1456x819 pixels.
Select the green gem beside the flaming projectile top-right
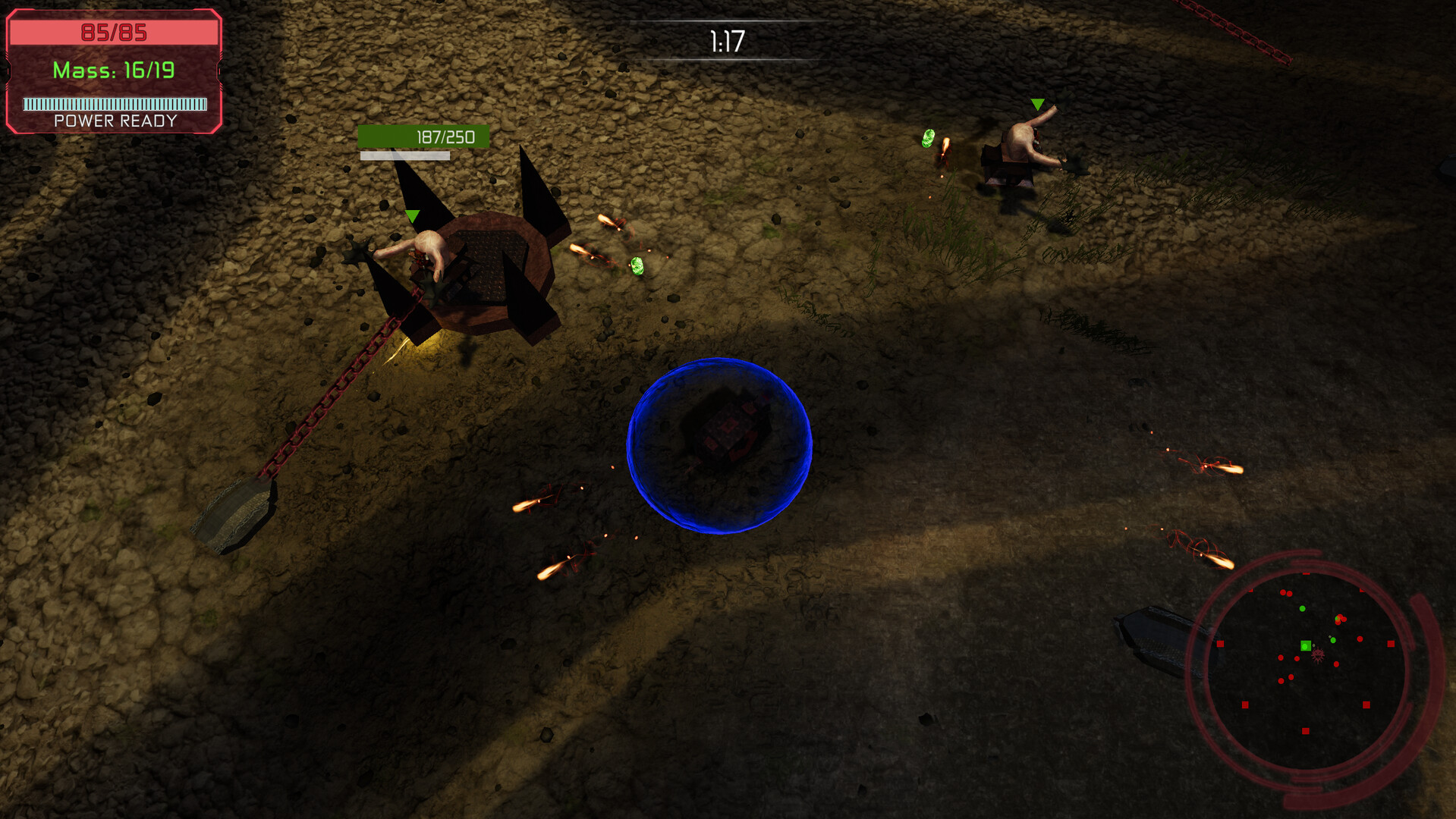[x=927, y=139]
